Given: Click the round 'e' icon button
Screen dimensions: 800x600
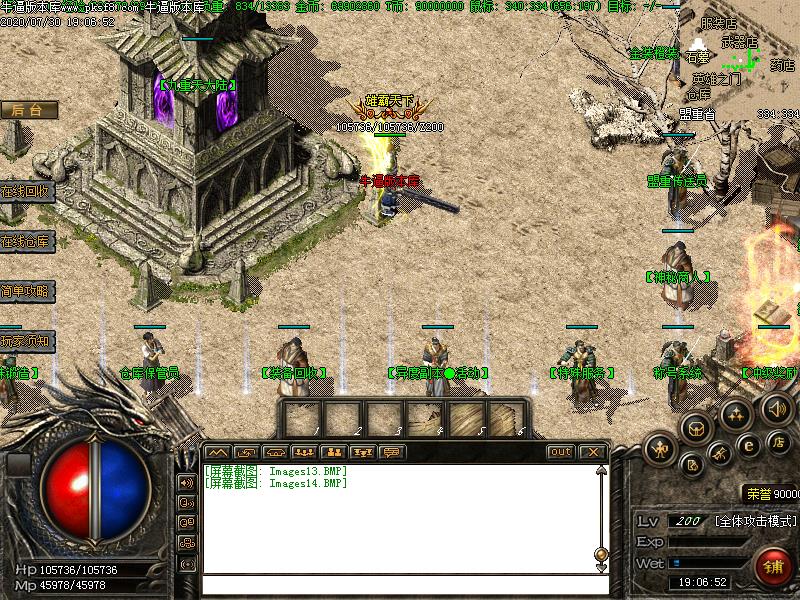Looking at the screenshot, I should (x=748, y=446).
